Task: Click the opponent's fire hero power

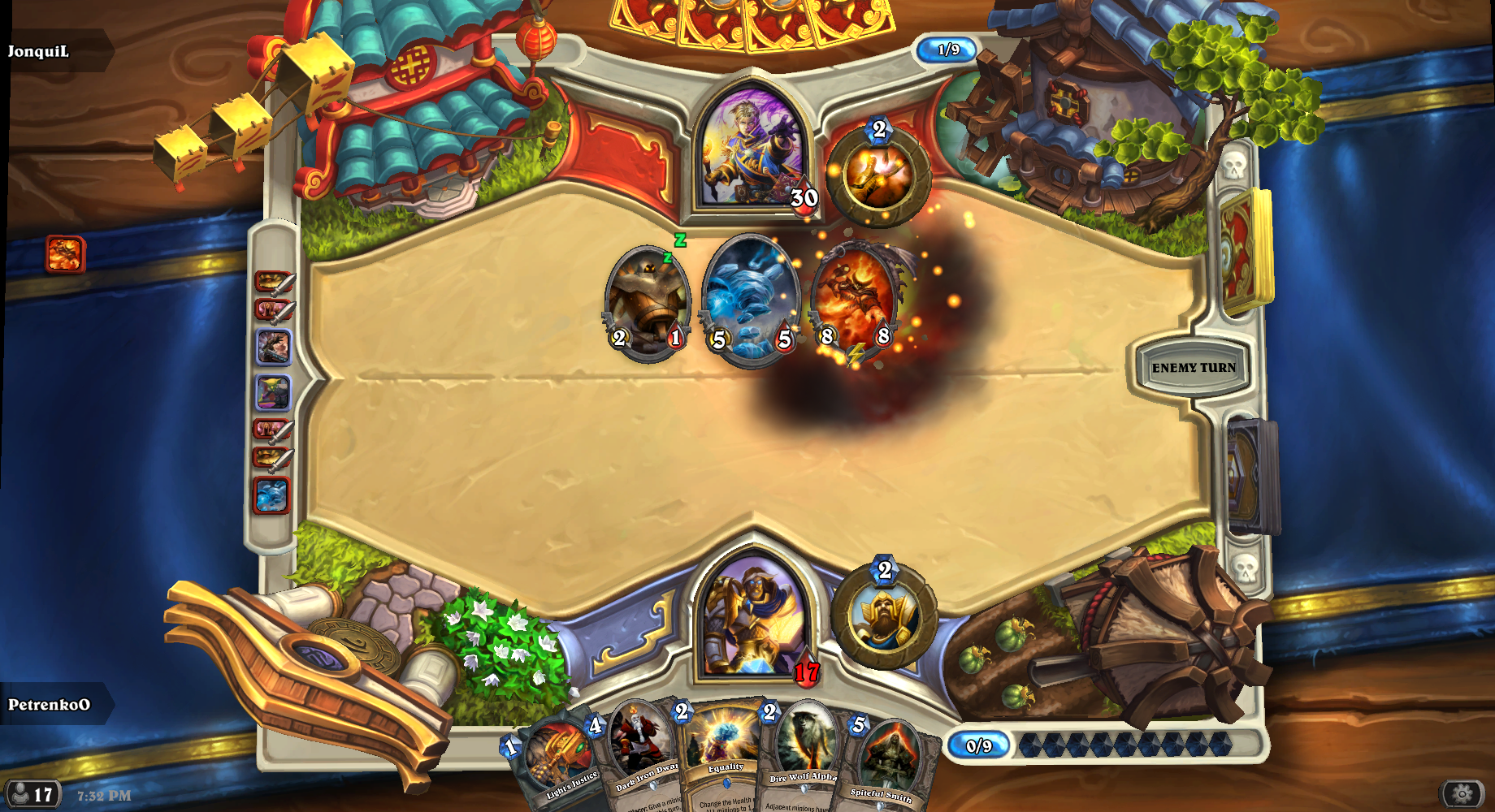Action: coord(877,176)
